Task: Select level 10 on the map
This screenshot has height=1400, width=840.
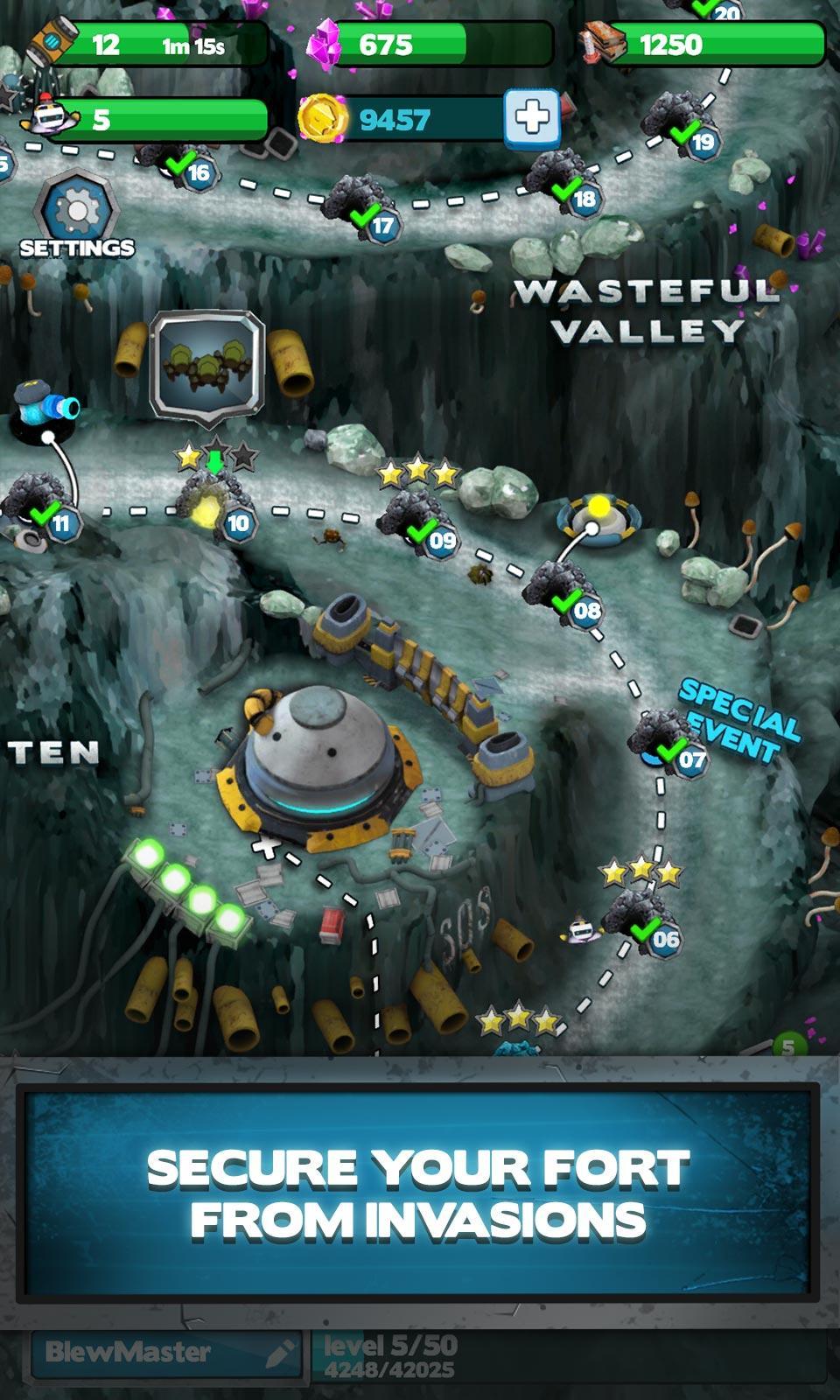Action: tap(220, 507)
